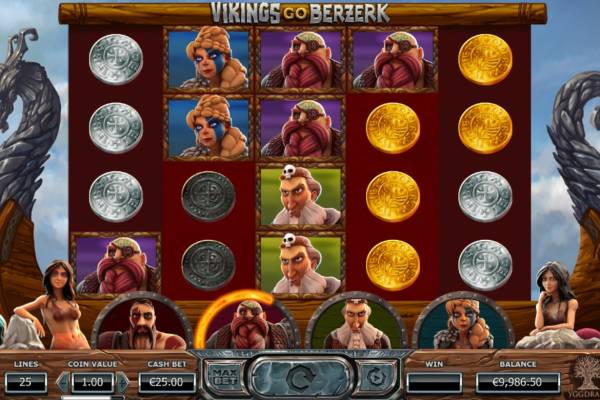Click the Max Bet button

point(226,376)
